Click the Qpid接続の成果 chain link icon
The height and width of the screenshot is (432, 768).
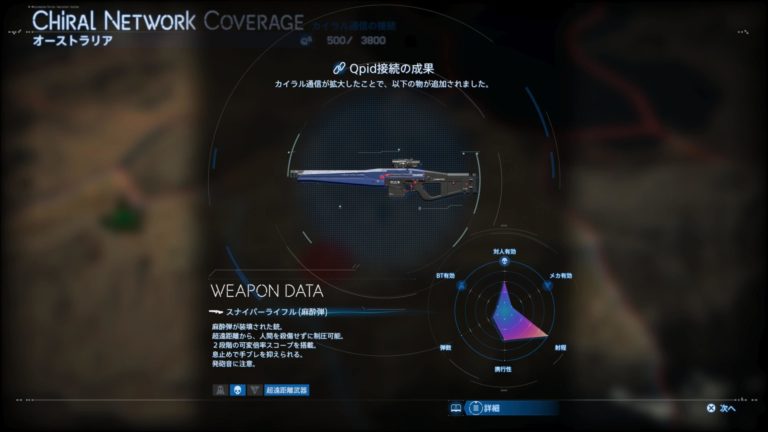[x=339, y=68]
